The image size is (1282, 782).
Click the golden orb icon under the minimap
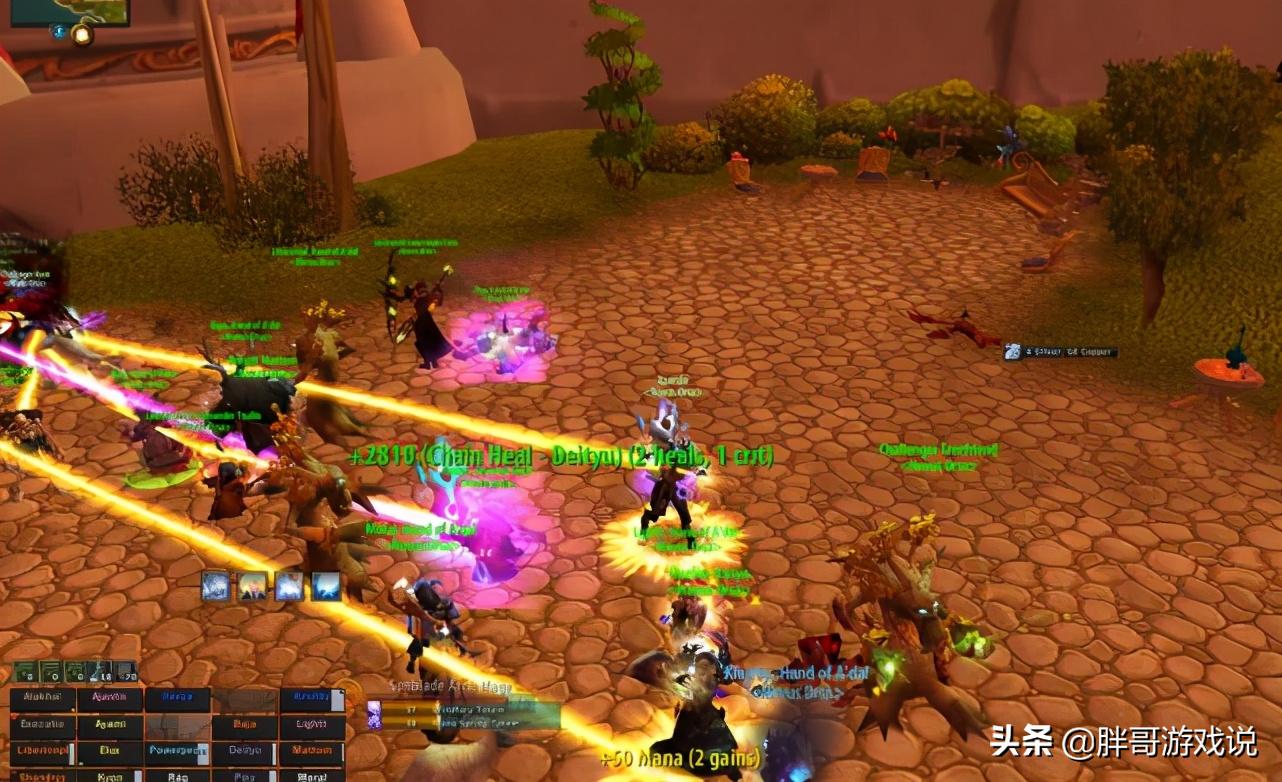[82, 35]
